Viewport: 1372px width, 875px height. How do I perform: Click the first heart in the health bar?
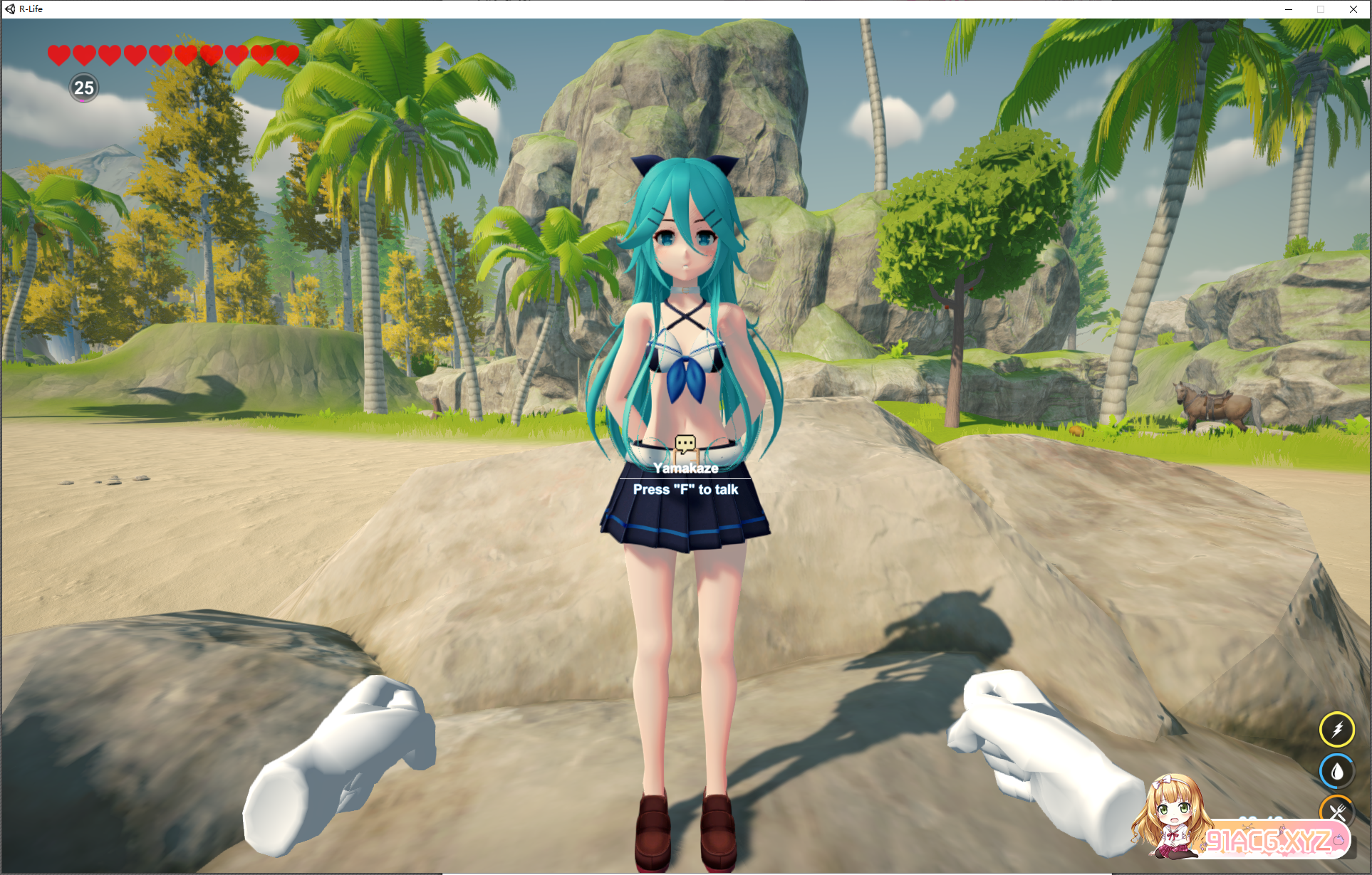(58, 53)
